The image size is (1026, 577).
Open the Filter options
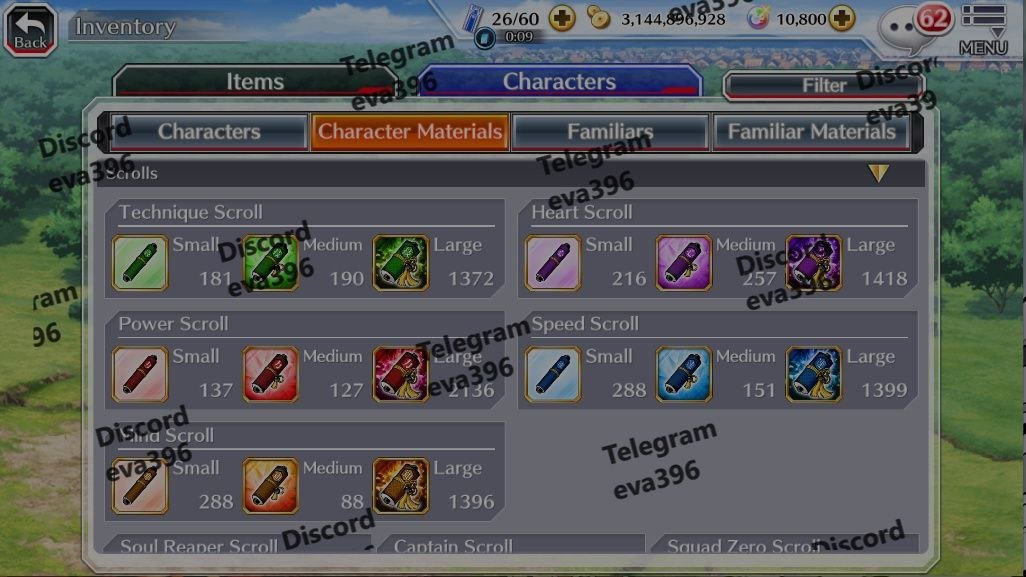[823, 86]
